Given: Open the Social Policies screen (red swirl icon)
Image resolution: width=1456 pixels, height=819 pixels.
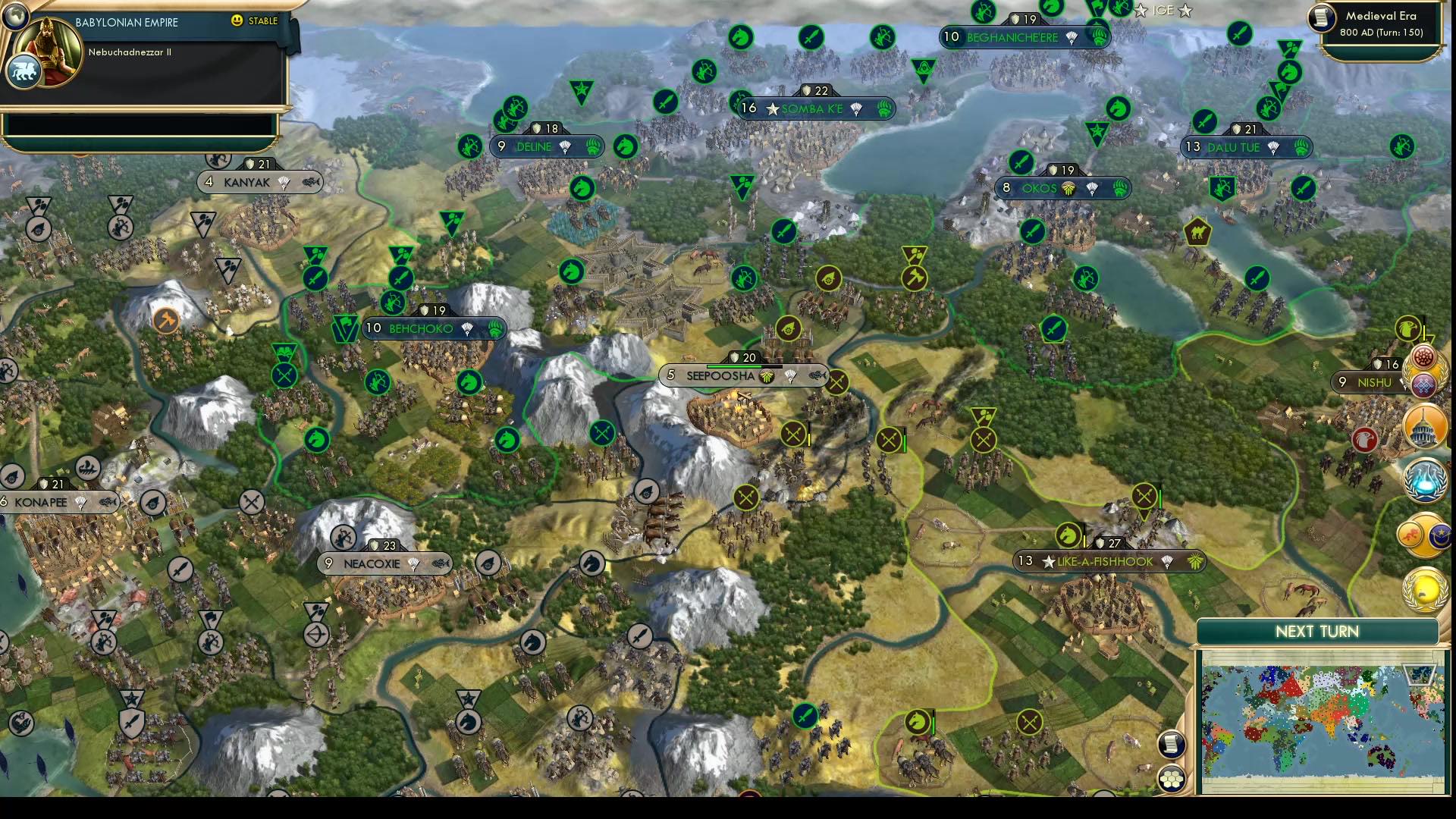Looking at the screenshot, I should [x=1423, y=356].
